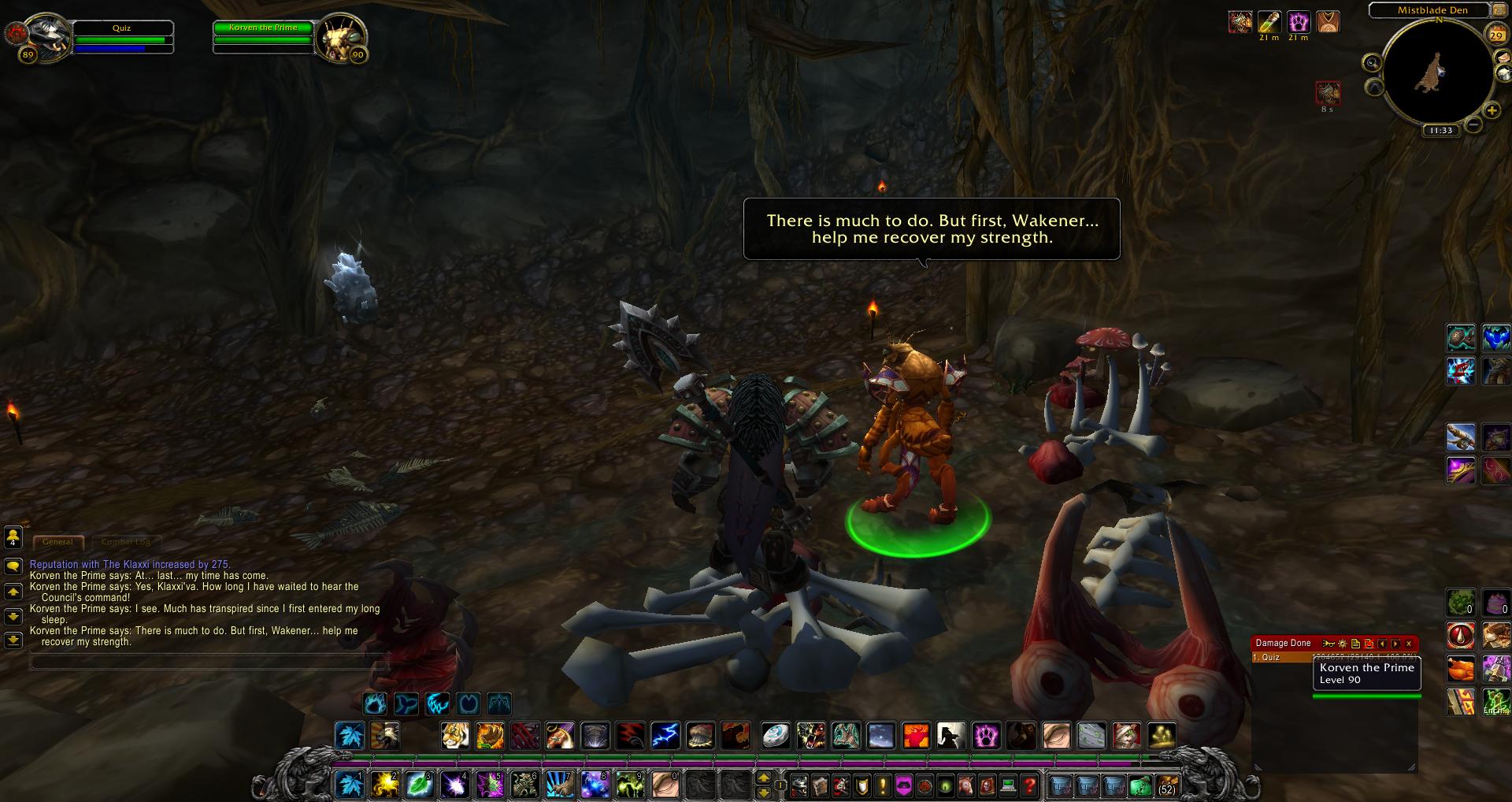Switch to the Combat Log chat tab

click(126, 542)
